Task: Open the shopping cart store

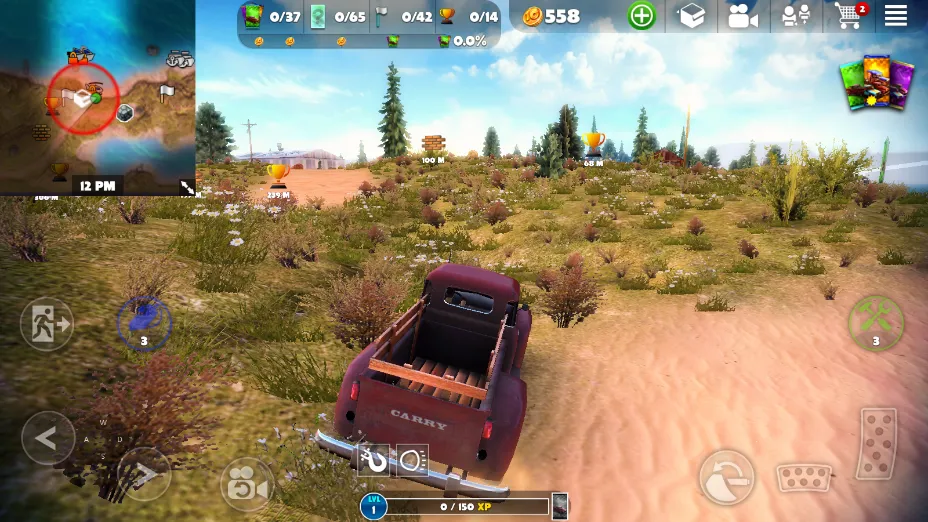Action: [848, 16]
